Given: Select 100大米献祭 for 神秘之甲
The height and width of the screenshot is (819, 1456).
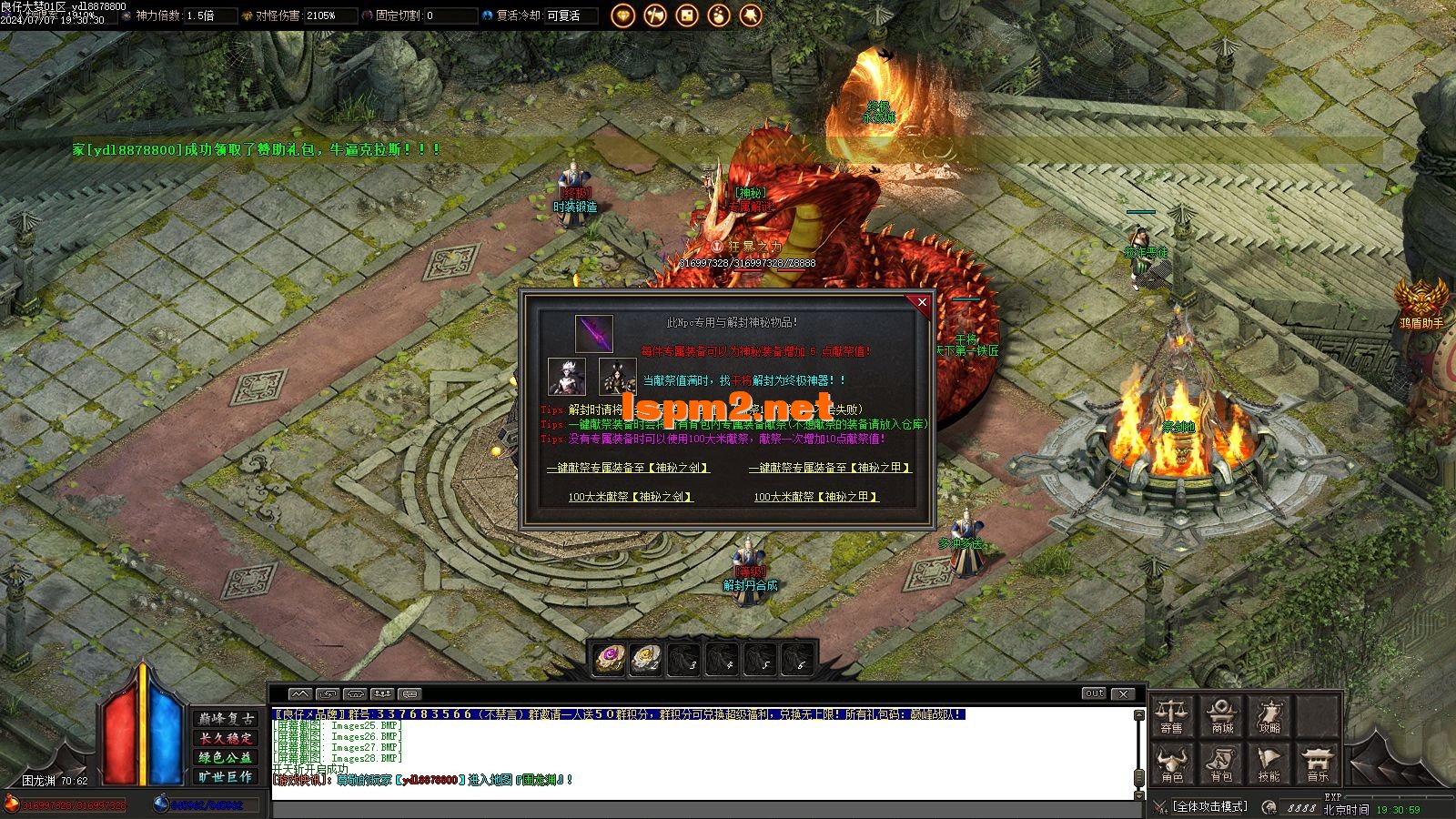Looking at the screenshot, I should 816,497.
